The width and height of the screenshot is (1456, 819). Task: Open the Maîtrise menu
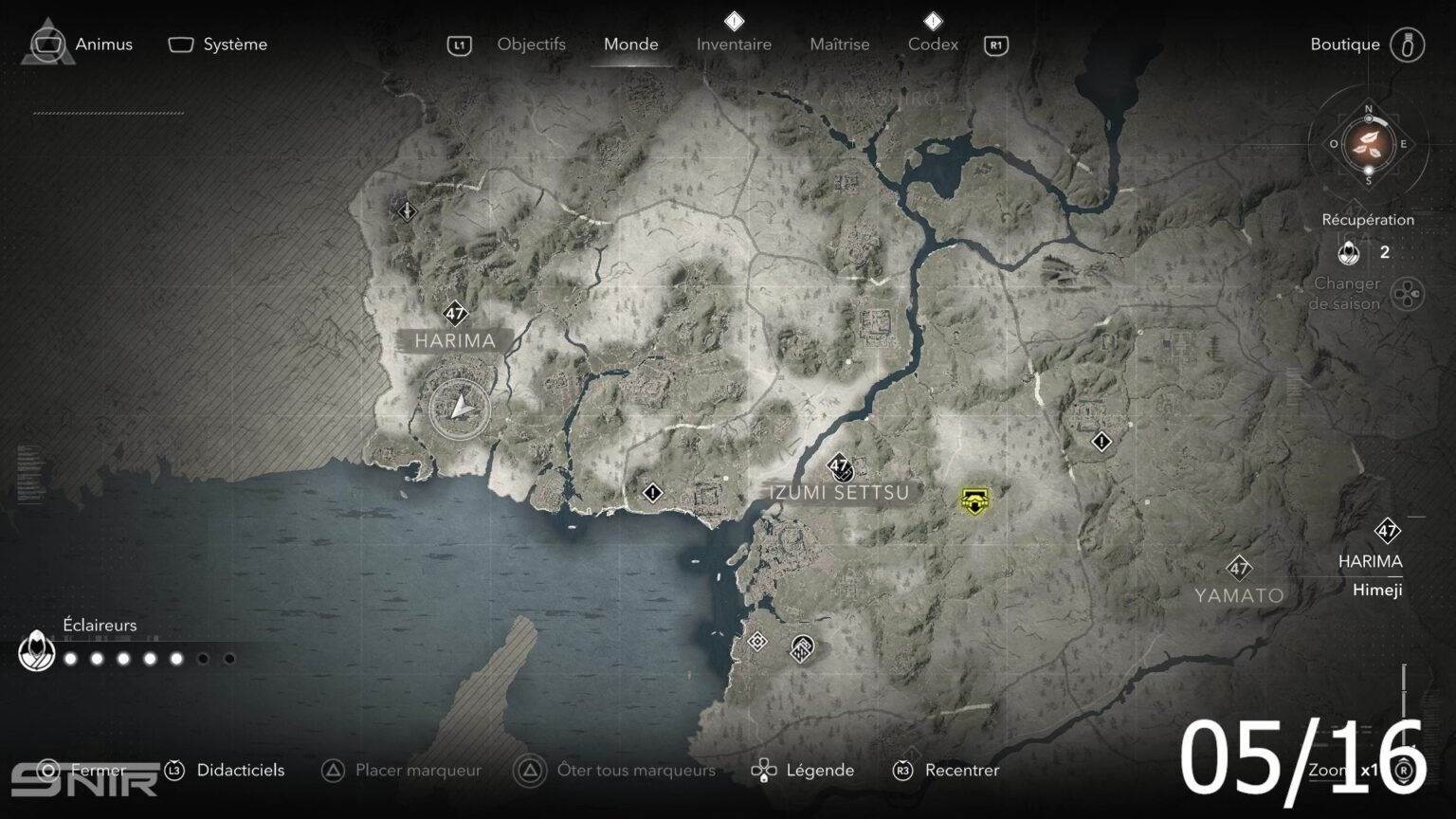[840, 44]
